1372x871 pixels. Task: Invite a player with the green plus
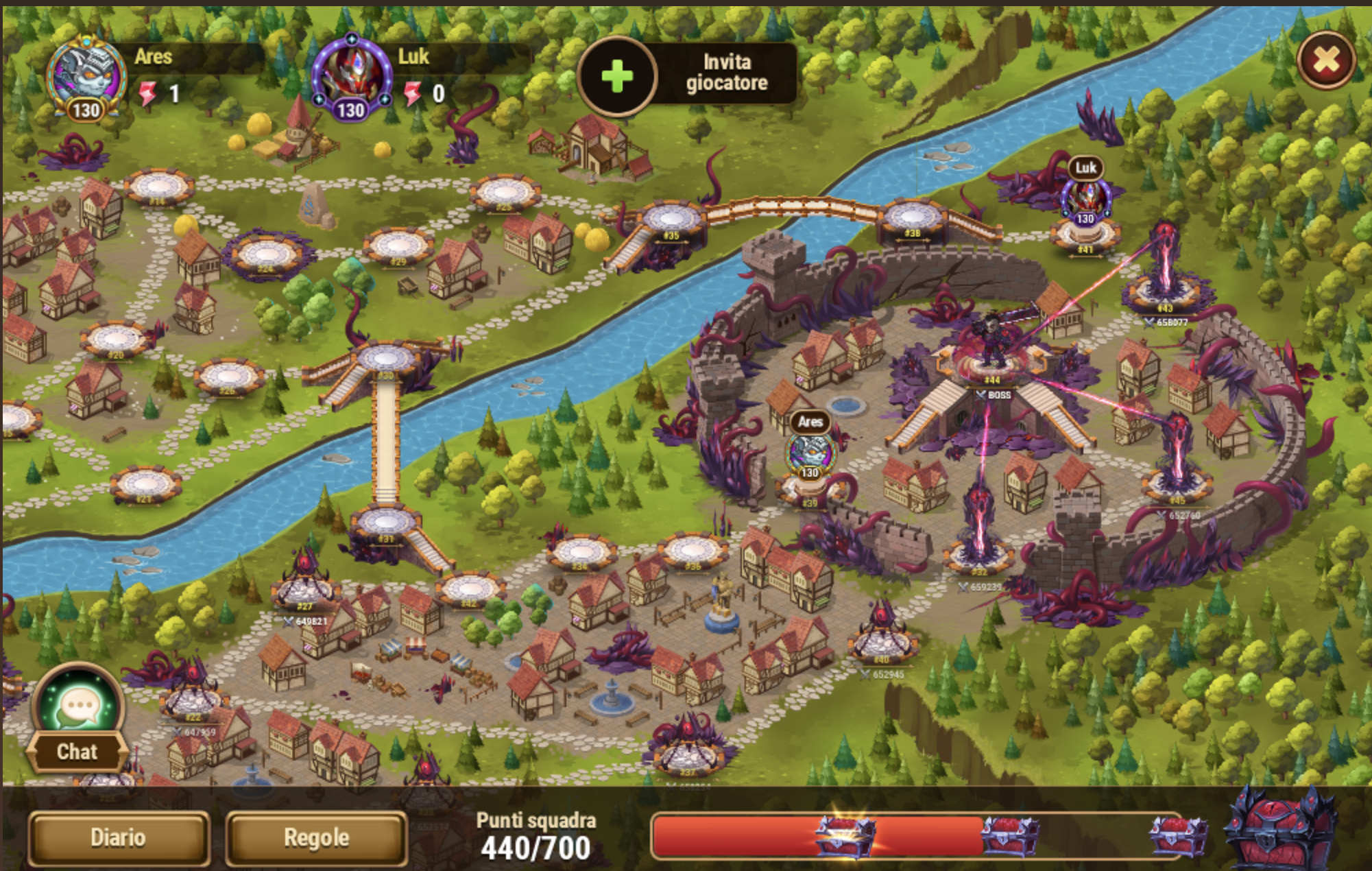[x=617, y=75]
